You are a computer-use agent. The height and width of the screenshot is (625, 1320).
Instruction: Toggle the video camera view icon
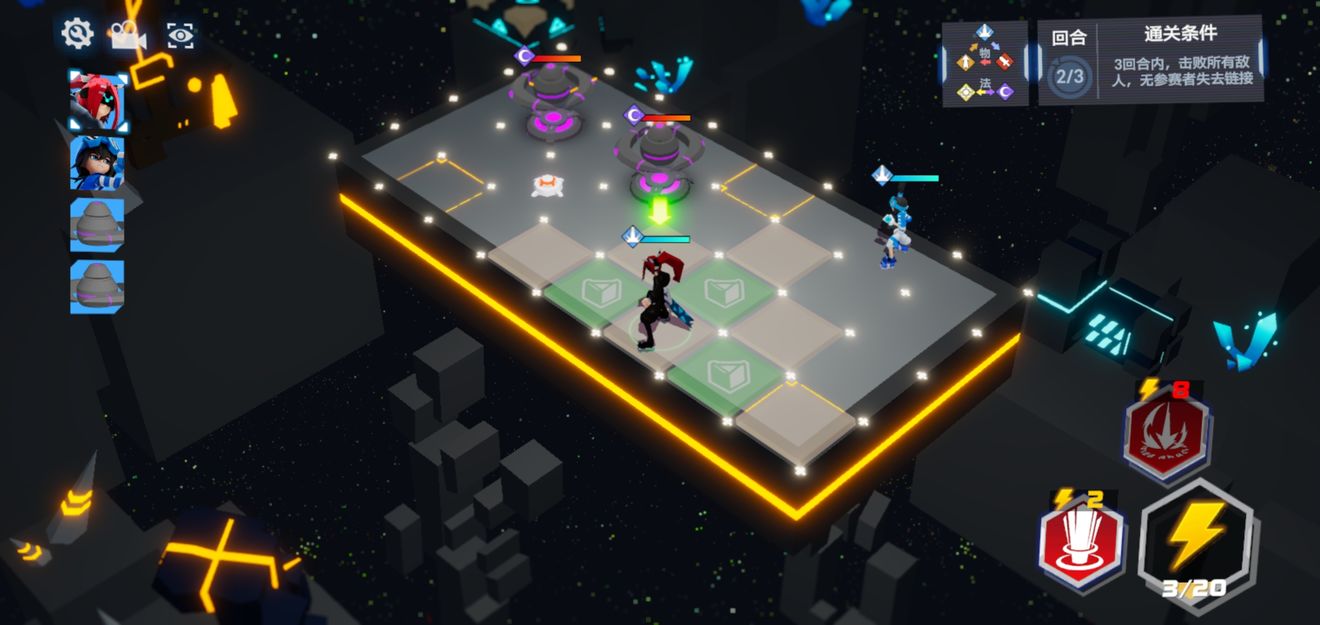128,36
